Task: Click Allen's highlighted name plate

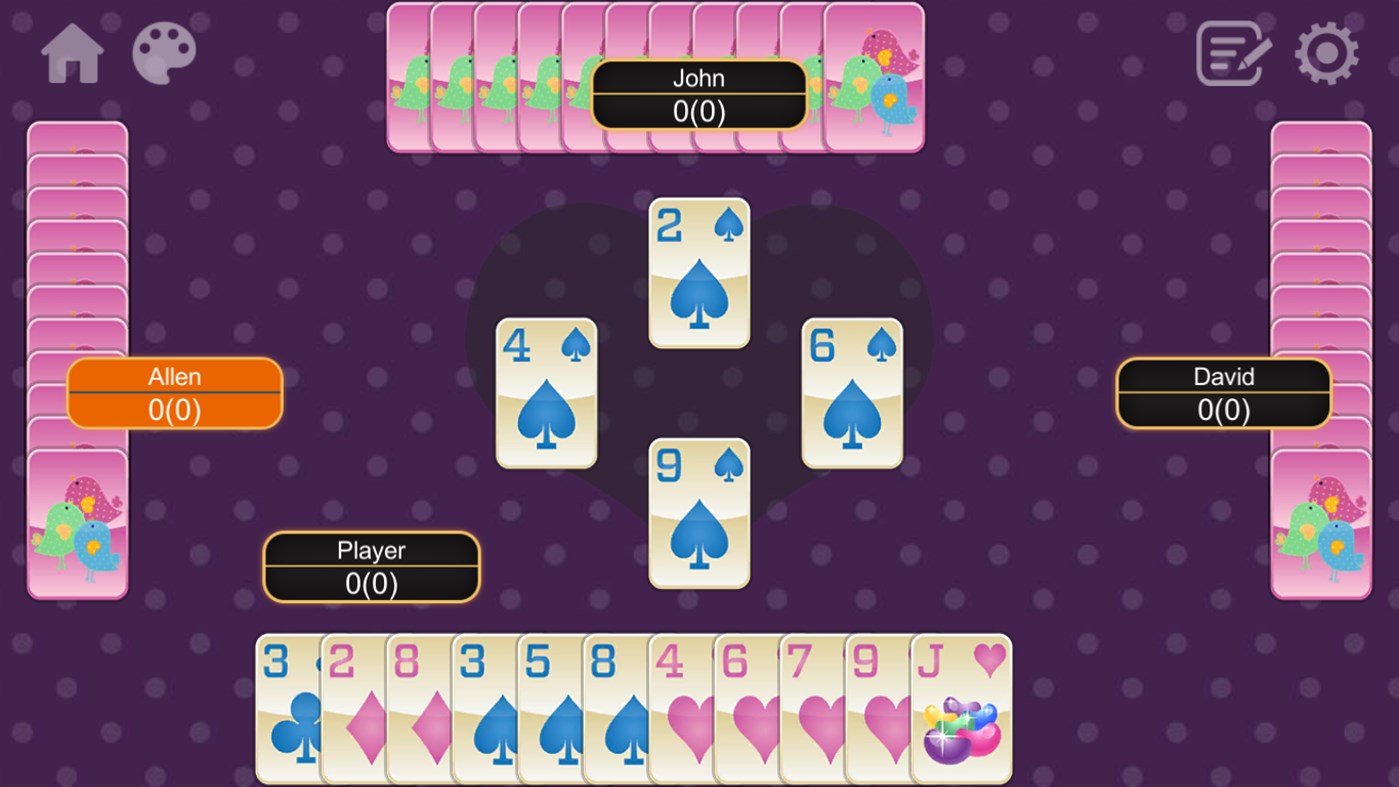Action: click(175, 394)
